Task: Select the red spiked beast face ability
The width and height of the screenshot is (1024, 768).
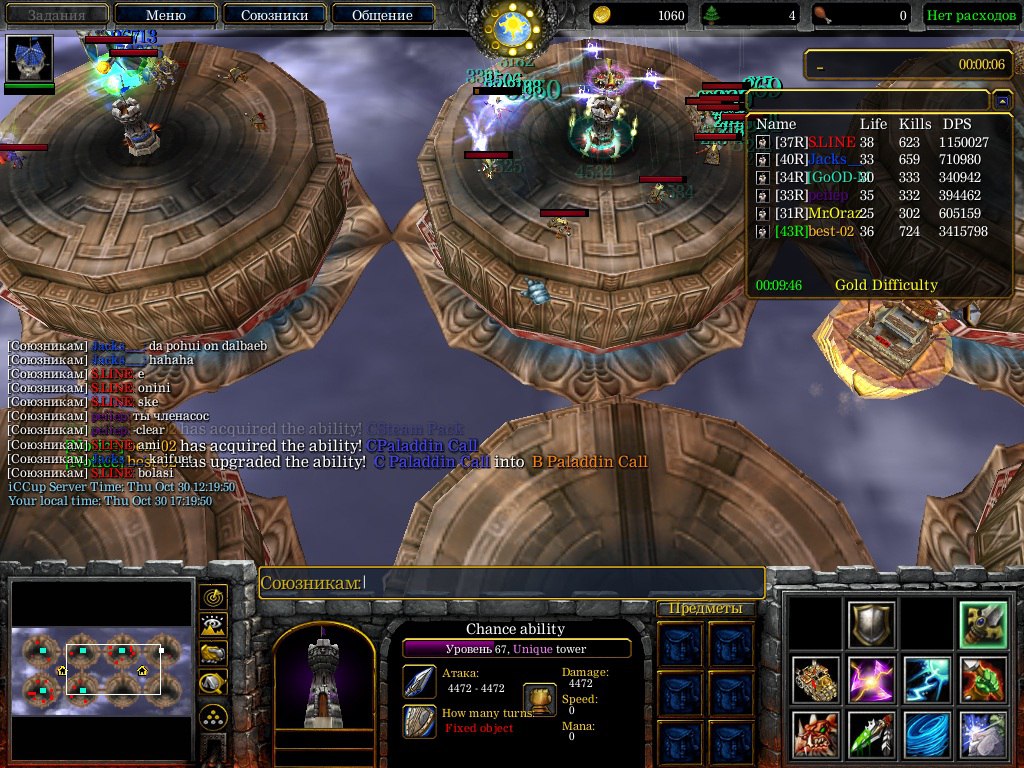Action: [815, 735]
